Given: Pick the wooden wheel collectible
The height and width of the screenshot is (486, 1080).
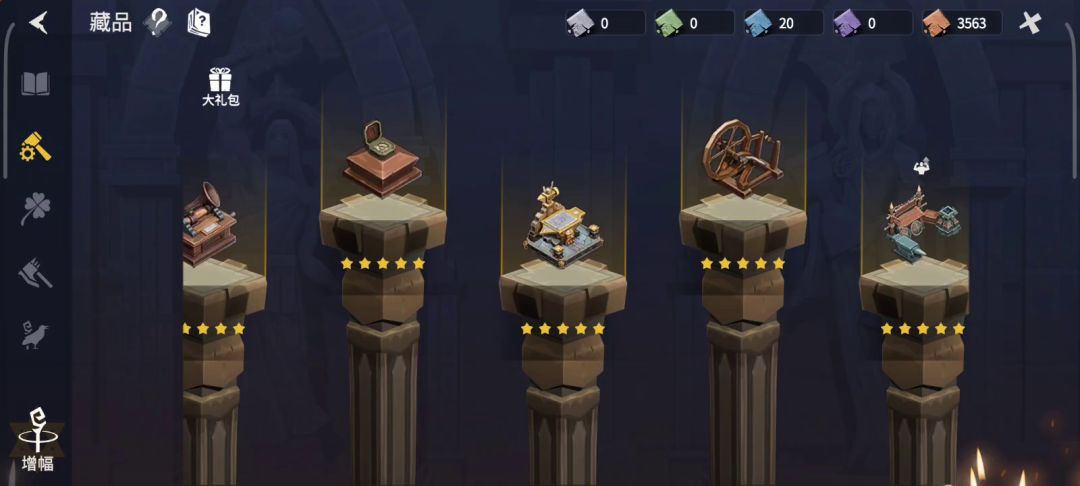Looking at the screenshot, I should (x=743, y=156).
